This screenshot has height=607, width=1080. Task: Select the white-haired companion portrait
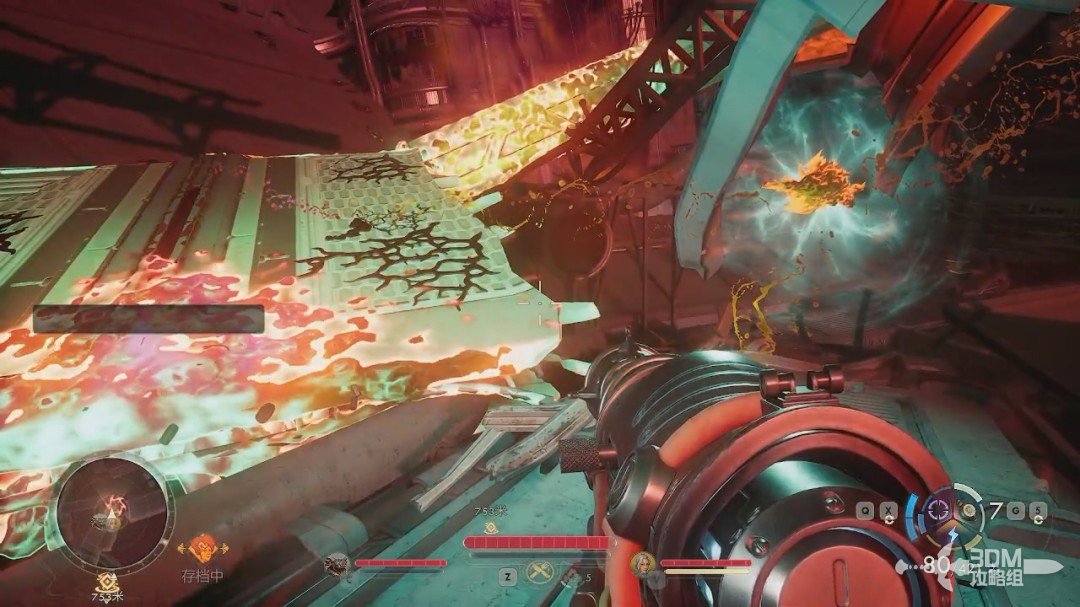pos(642,564)
